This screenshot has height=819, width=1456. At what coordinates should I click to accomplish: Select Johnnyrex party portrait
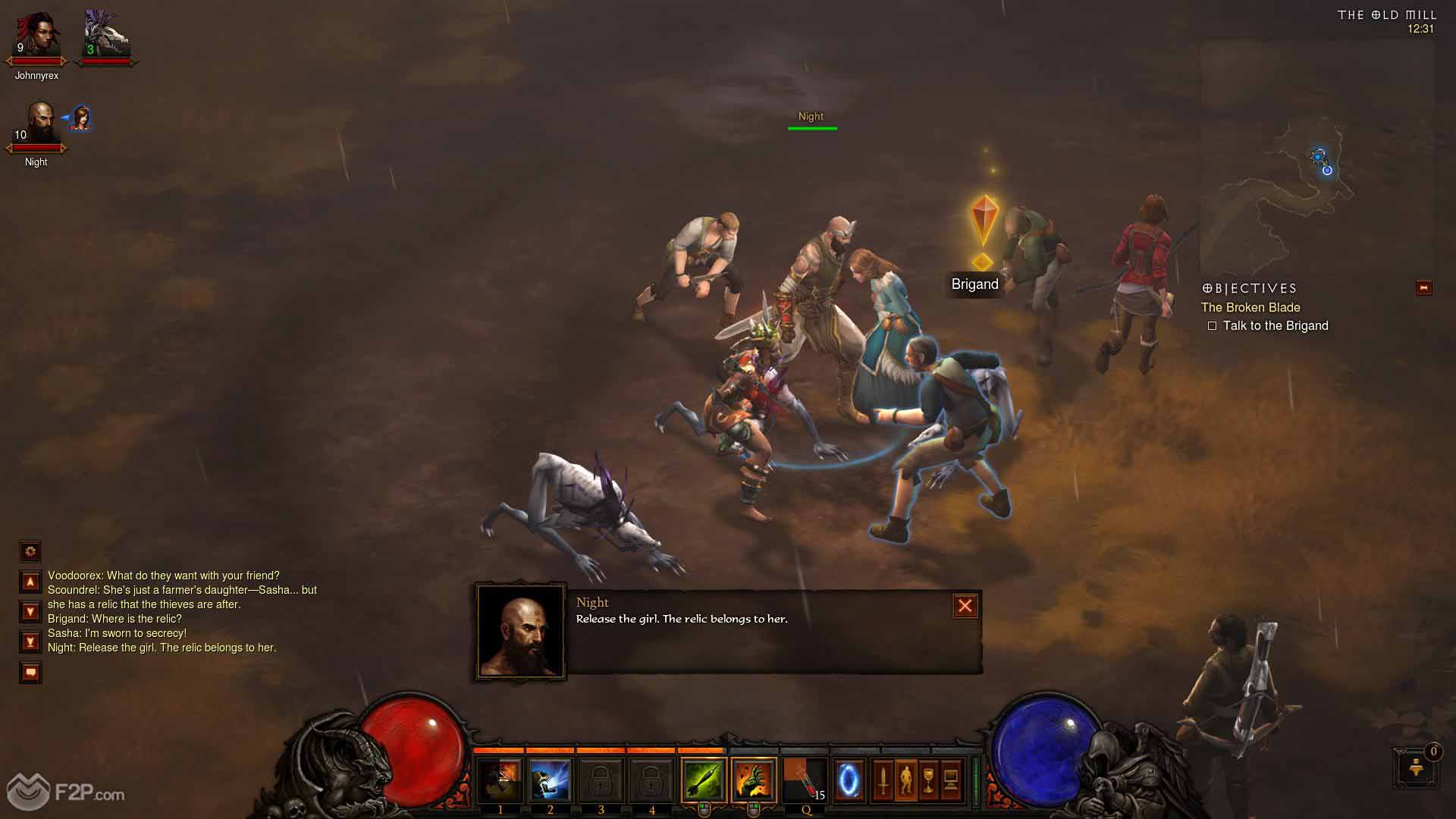pos(36,38)
